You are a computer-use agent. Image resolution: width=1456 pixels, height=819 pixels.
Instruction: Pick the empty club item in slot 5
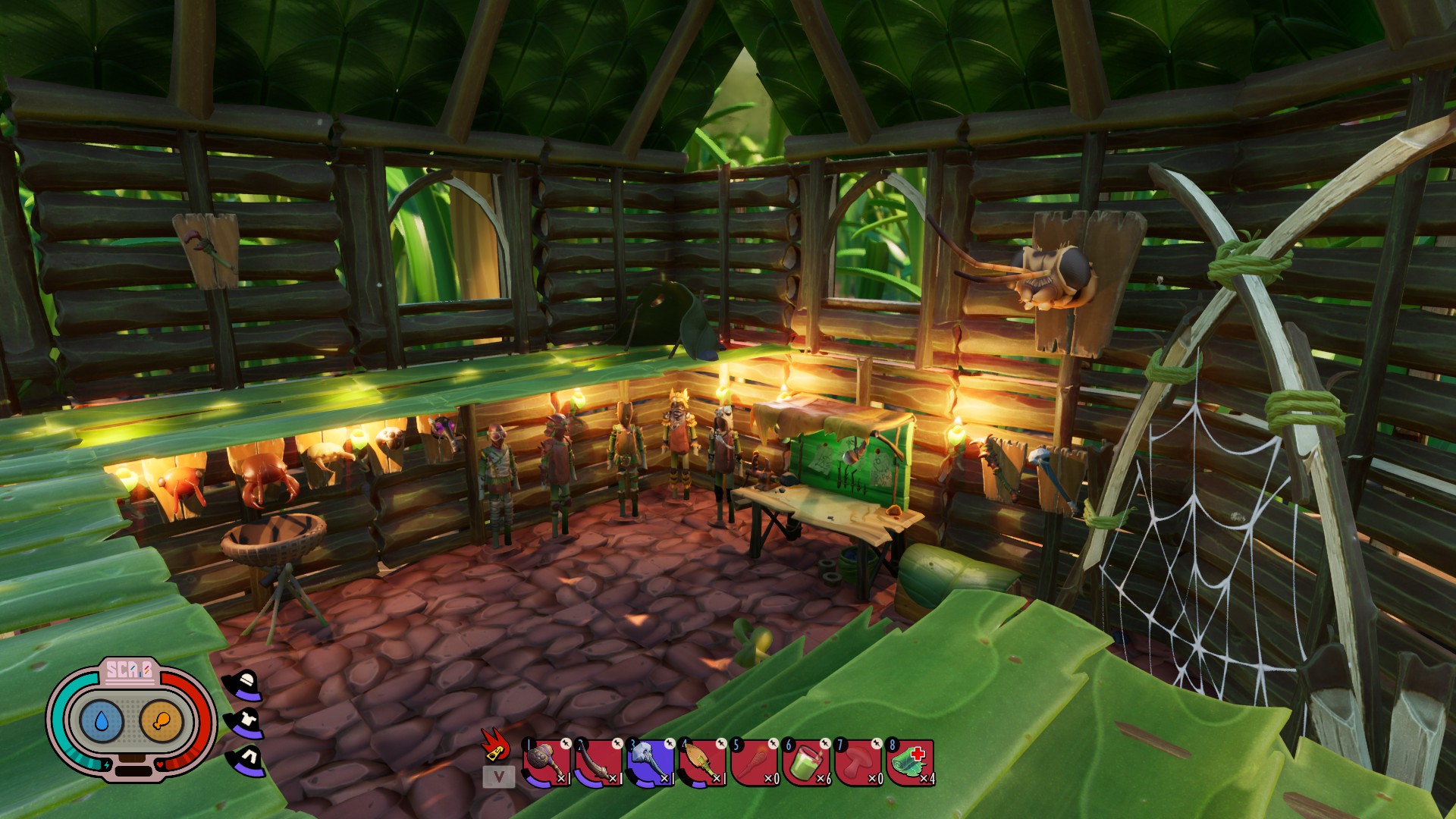tap(754, 763)
